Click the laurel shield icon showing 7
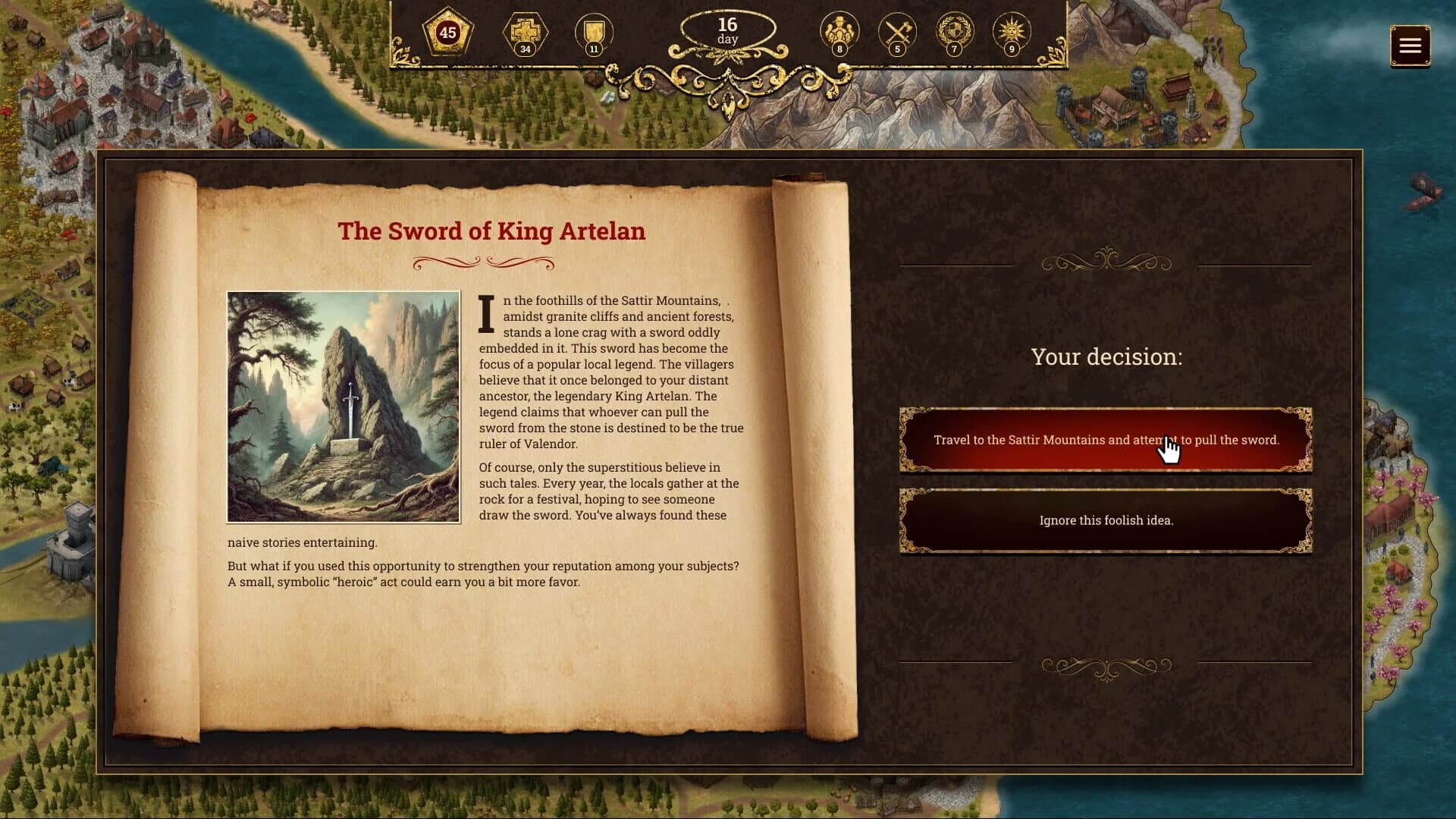The image size is (1456, 819). pos(955,30)
